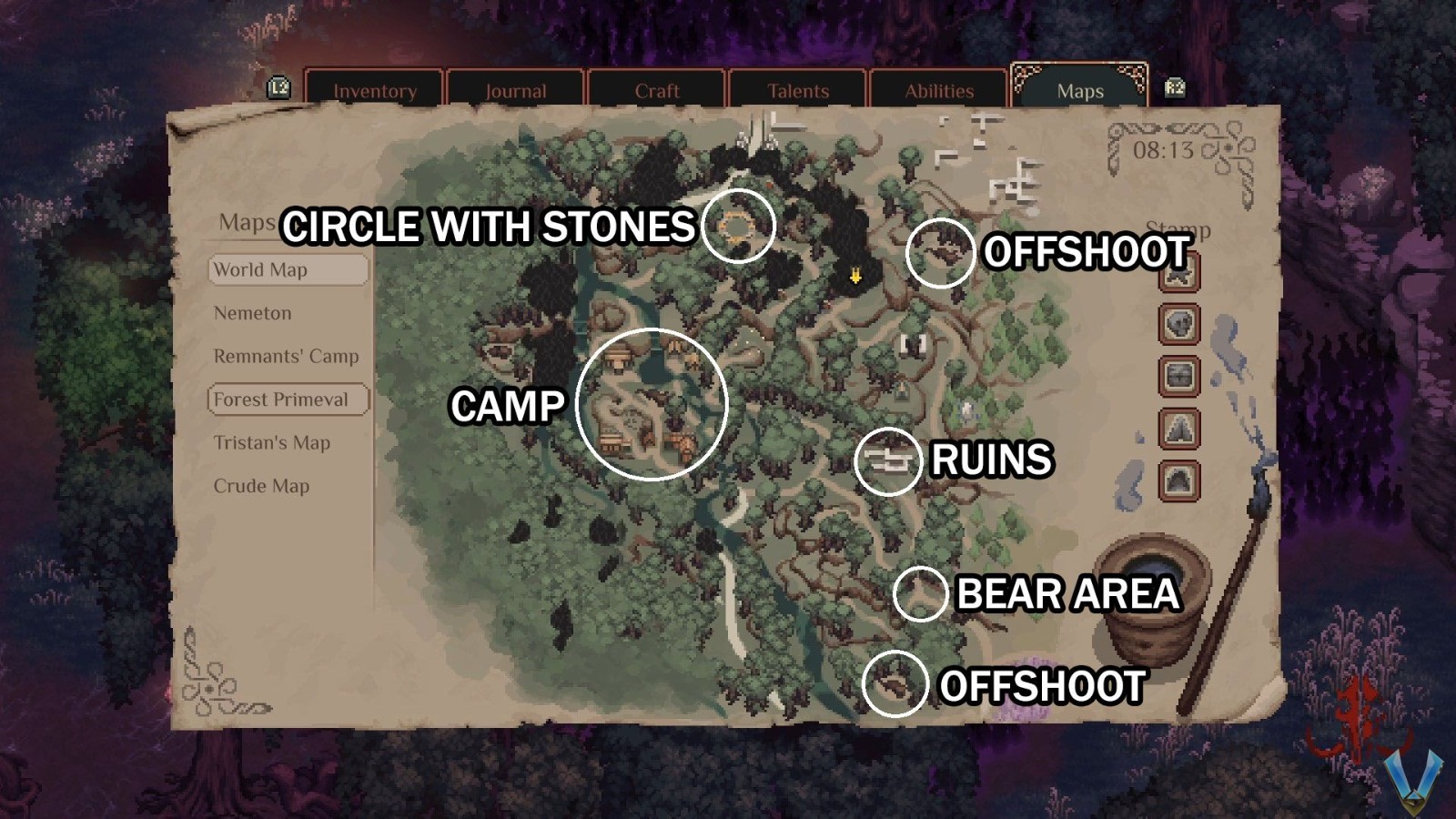
Task: Switch to the Inventory tab
Action: click(x=375, y=90)
